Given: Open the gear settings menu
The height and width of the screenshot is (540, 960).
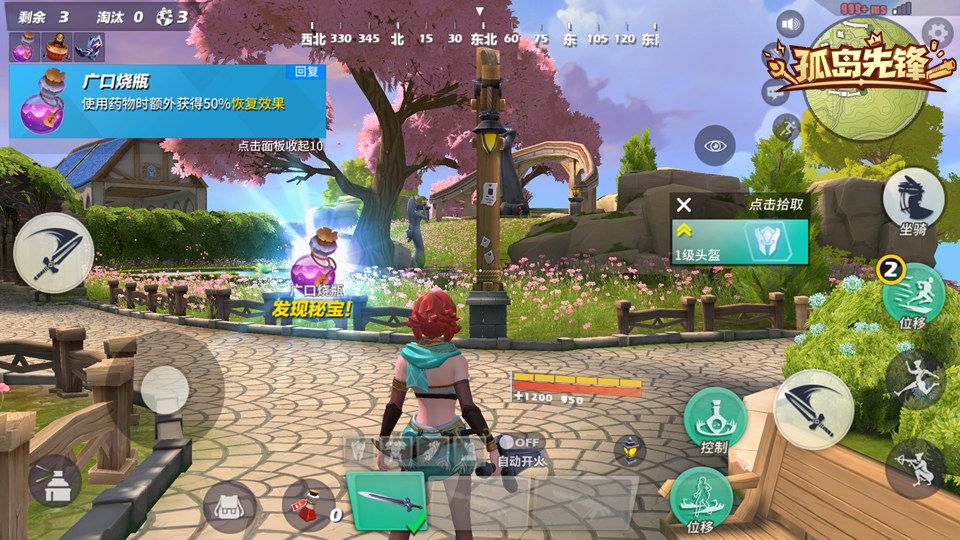Looking at the screenshot, I should 937,31.
